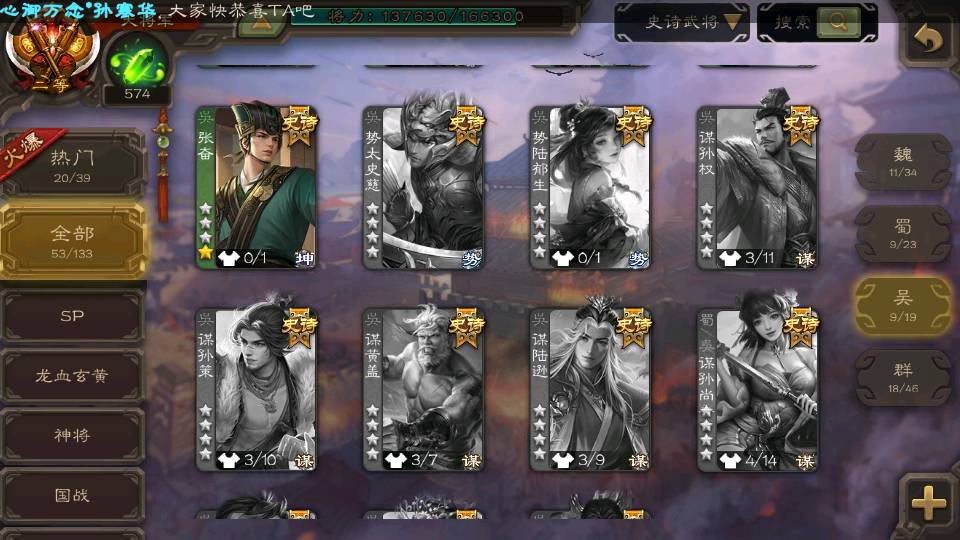Screen dimensions: 960x540
Task: Filter by the 魏 faction
Action: (x=903, y=161)
